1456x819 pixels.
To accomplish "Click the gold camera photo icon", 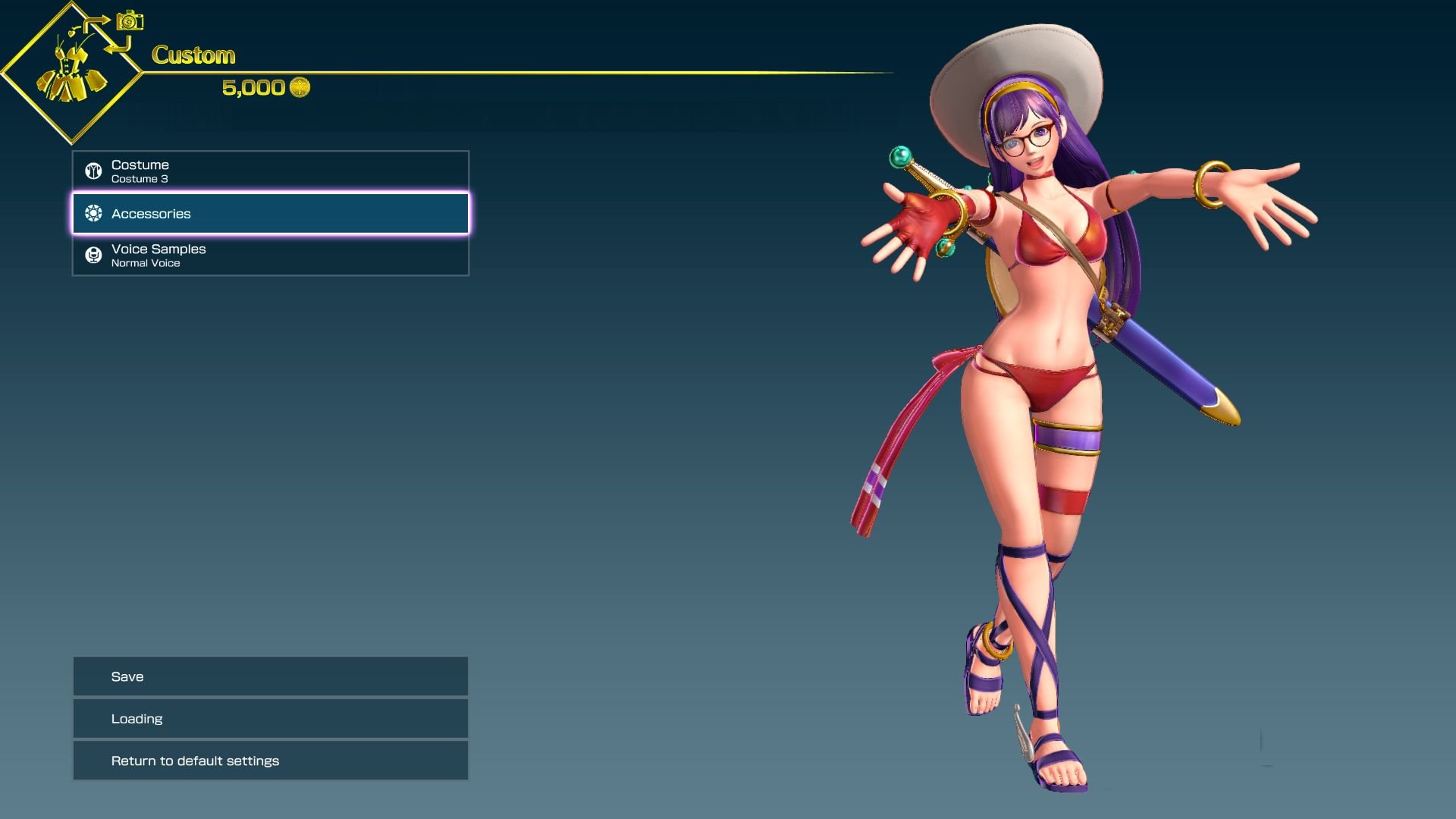I will (x=129, y=21).
